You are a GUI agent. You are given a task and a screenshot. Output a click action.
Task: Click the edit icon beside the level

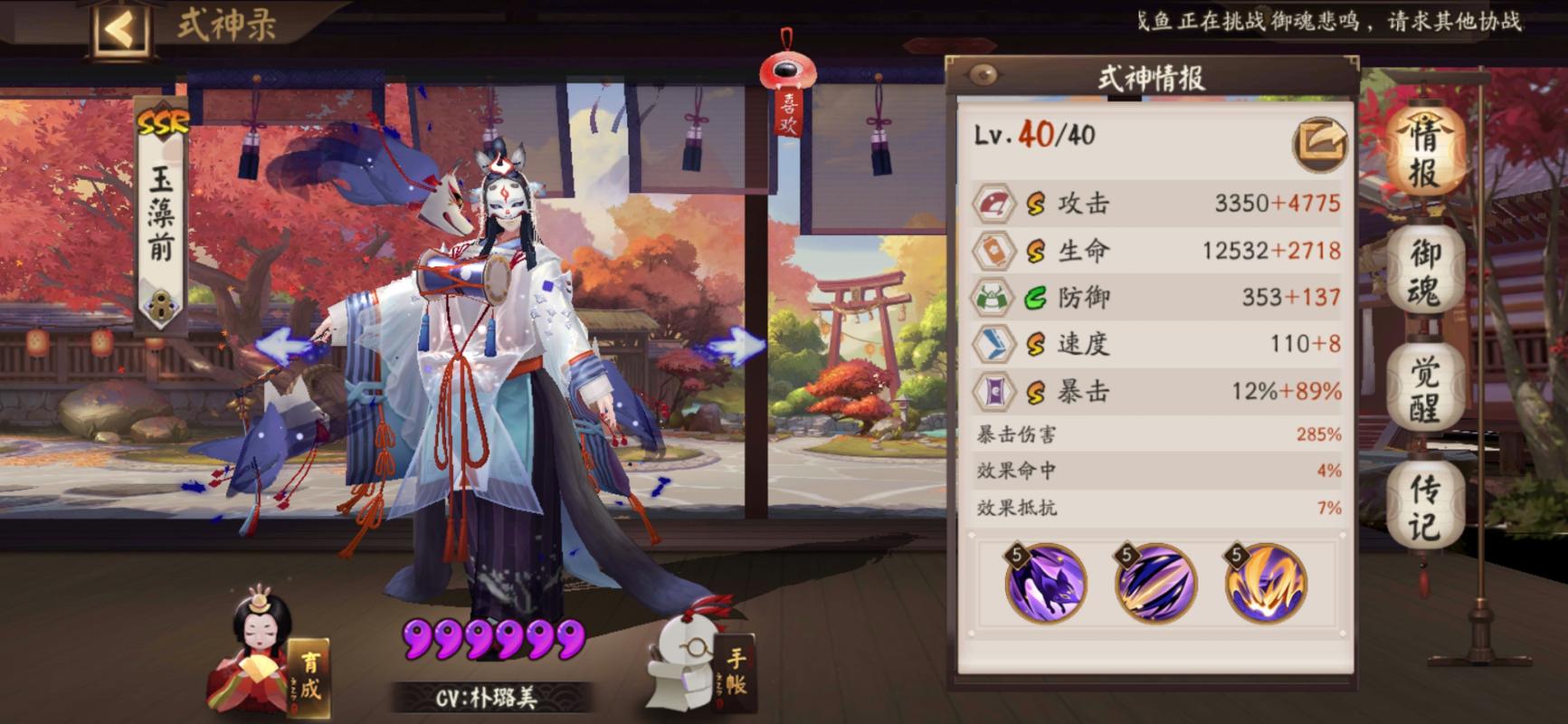1319,143
